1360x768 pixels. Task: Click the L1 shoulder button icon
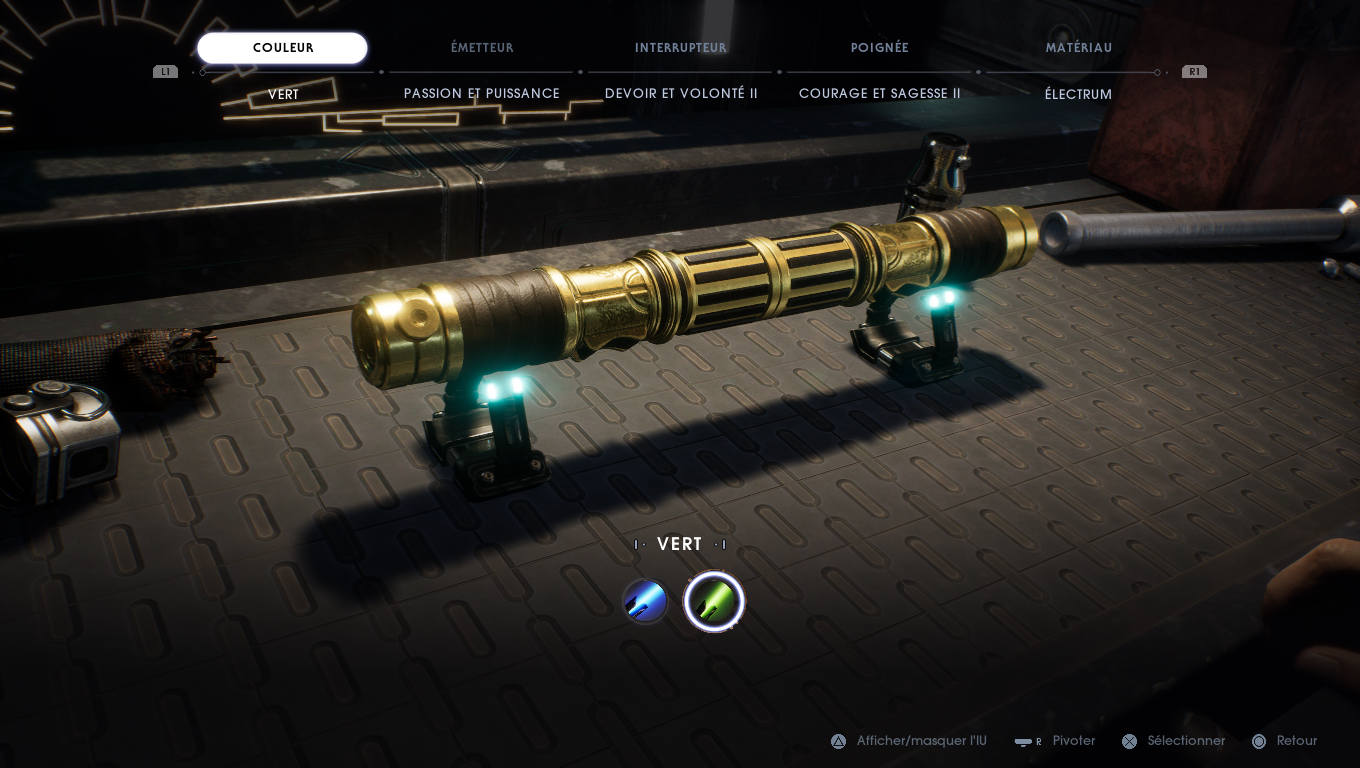(164, 71)
